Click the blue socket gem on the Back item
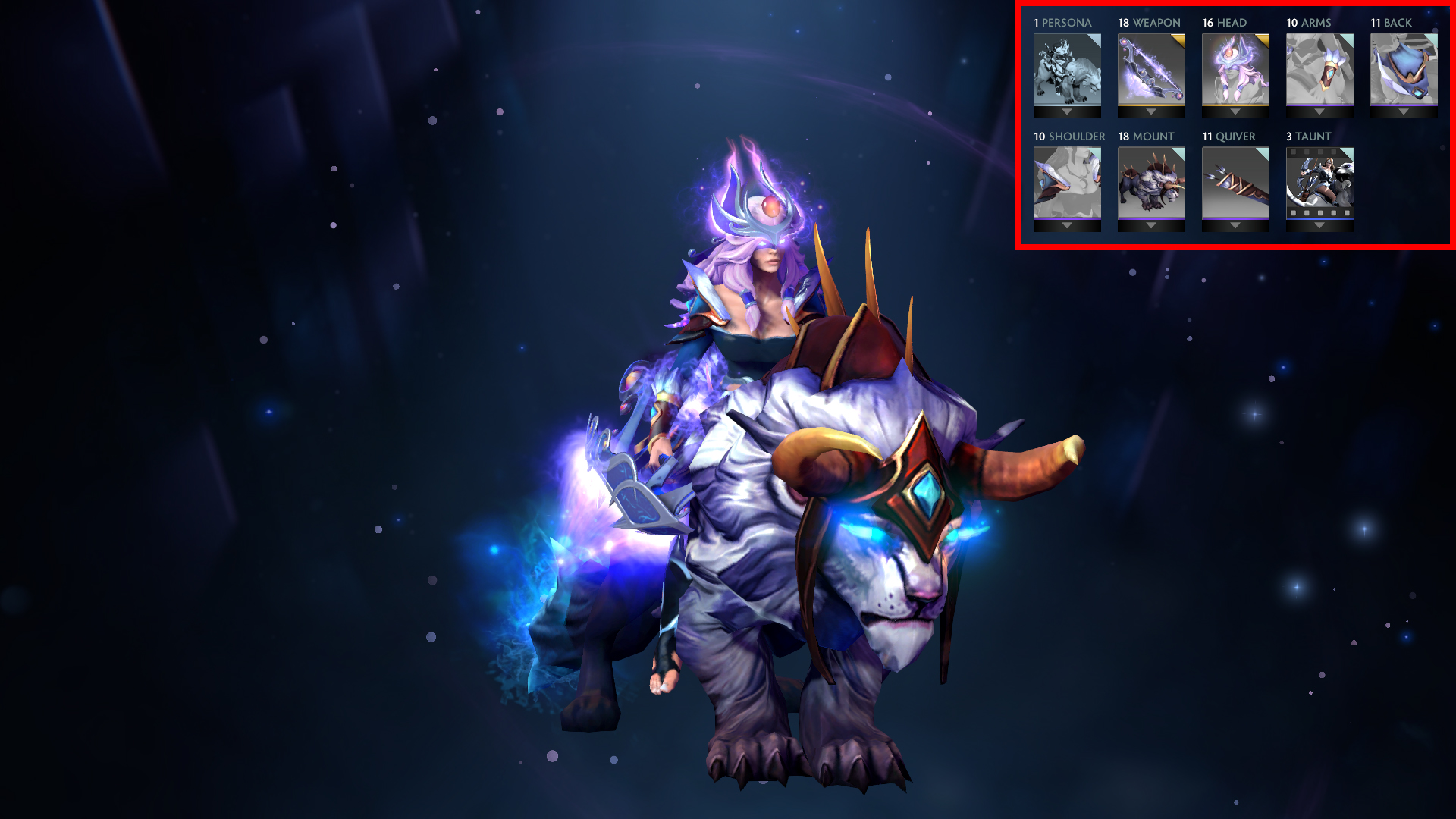 [1418, 93]
